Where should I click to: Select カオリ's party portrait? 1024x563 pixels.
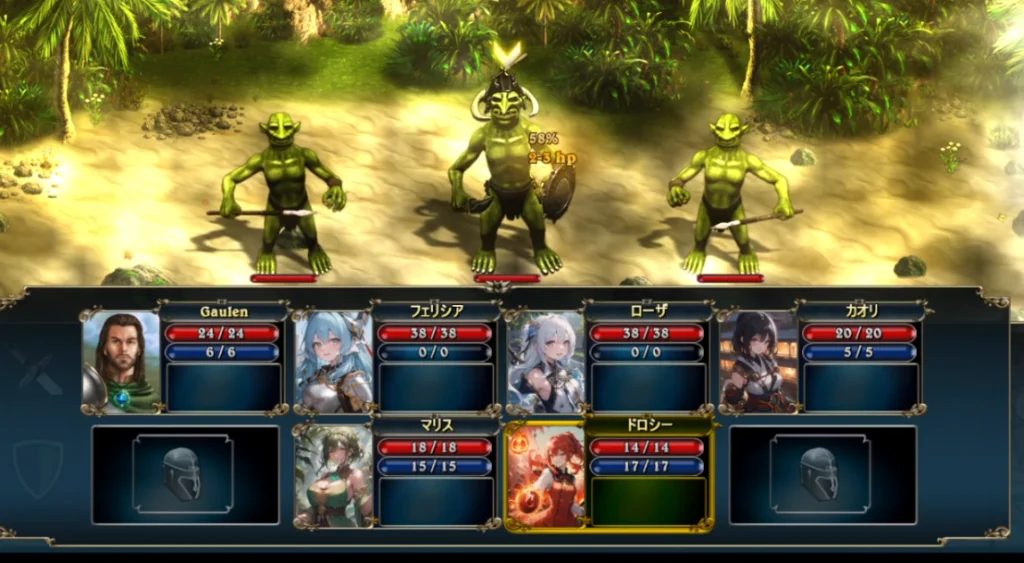(758, 361)
